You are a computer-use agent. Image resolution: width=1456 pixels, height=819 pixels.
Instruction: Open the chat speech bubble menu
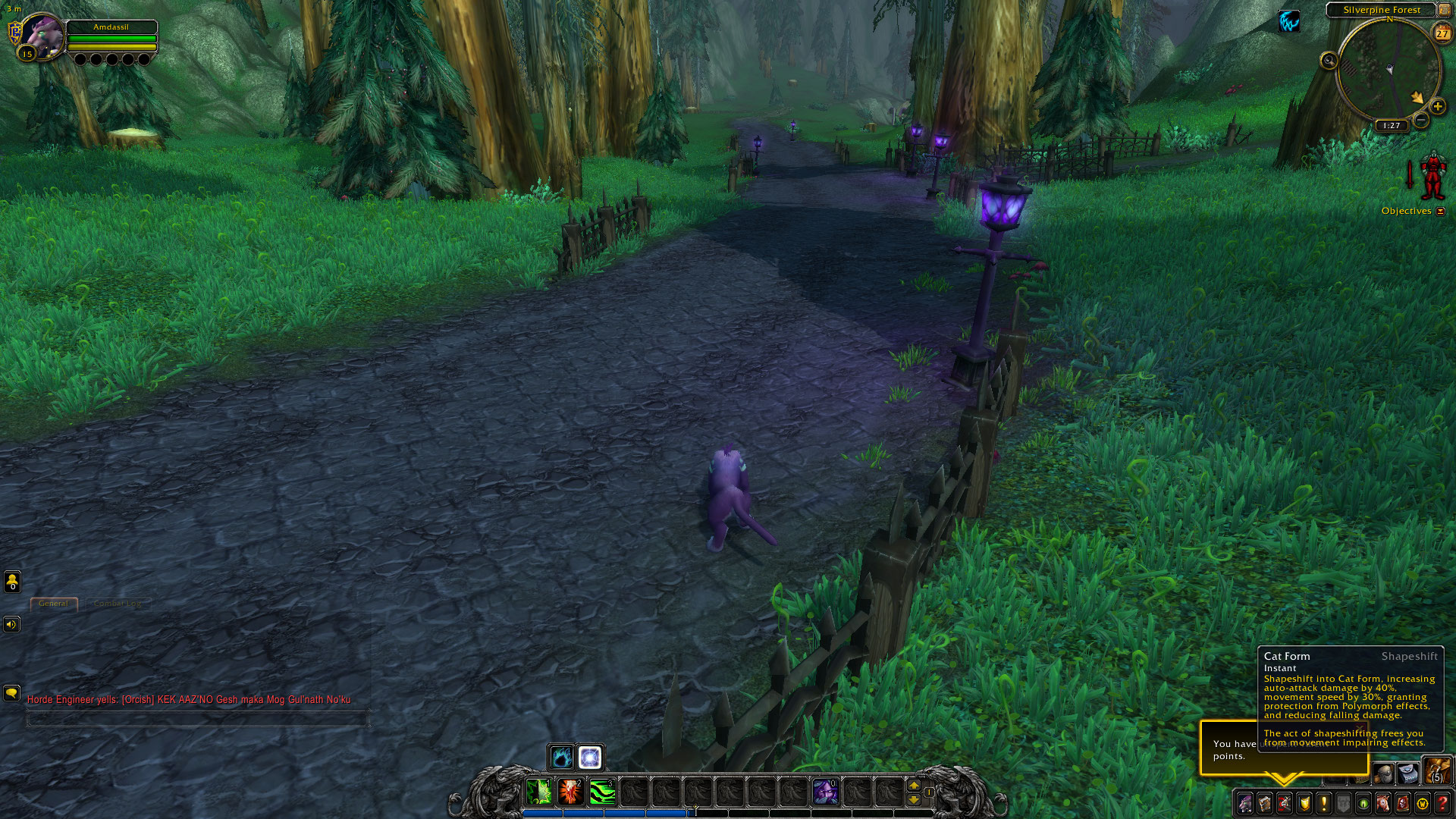pyautogui.click(x=11, y=693)
